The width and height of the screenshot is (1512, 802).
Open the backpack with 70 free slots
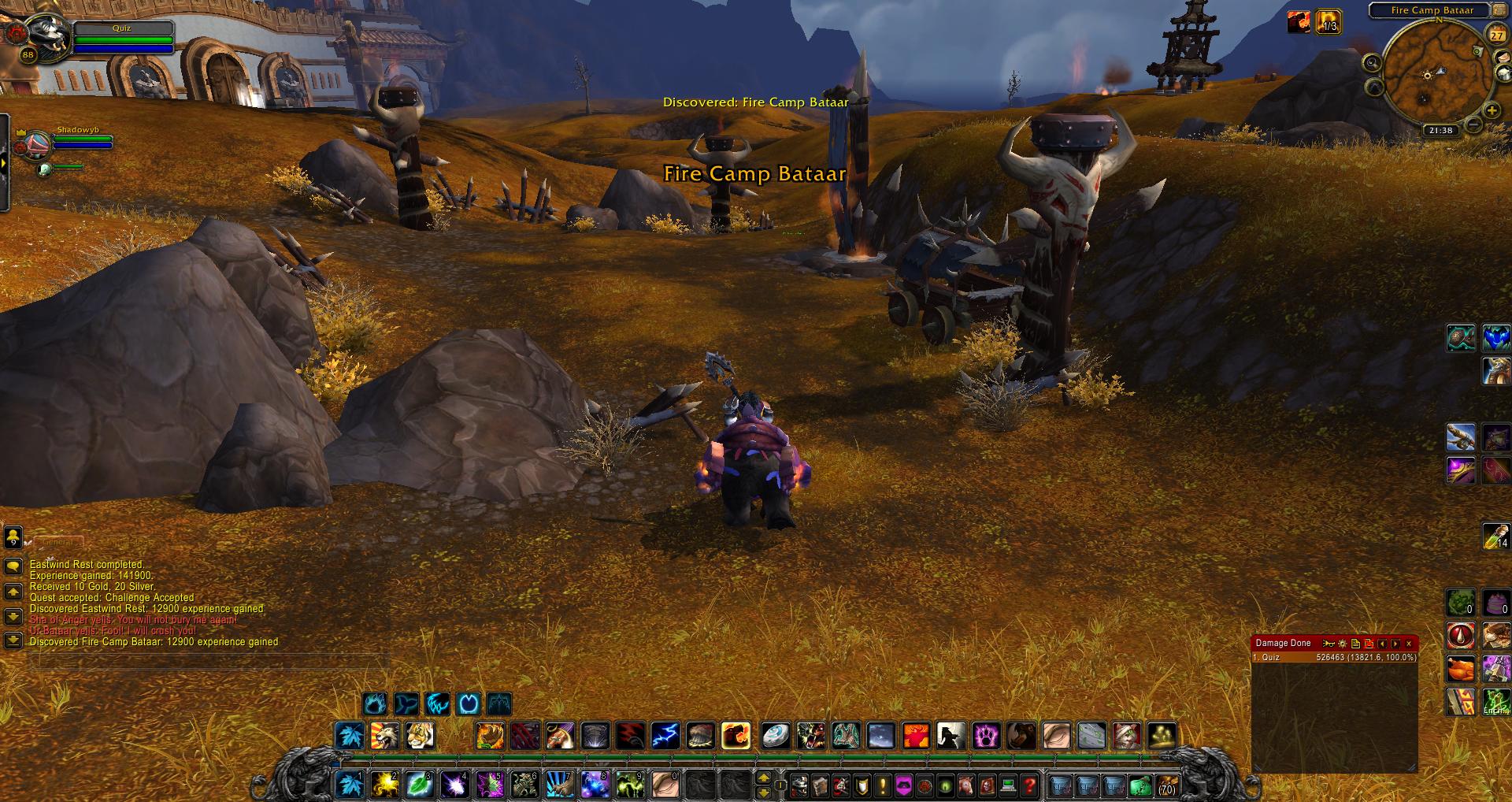pyautogui.click(x=1167, y=785)
